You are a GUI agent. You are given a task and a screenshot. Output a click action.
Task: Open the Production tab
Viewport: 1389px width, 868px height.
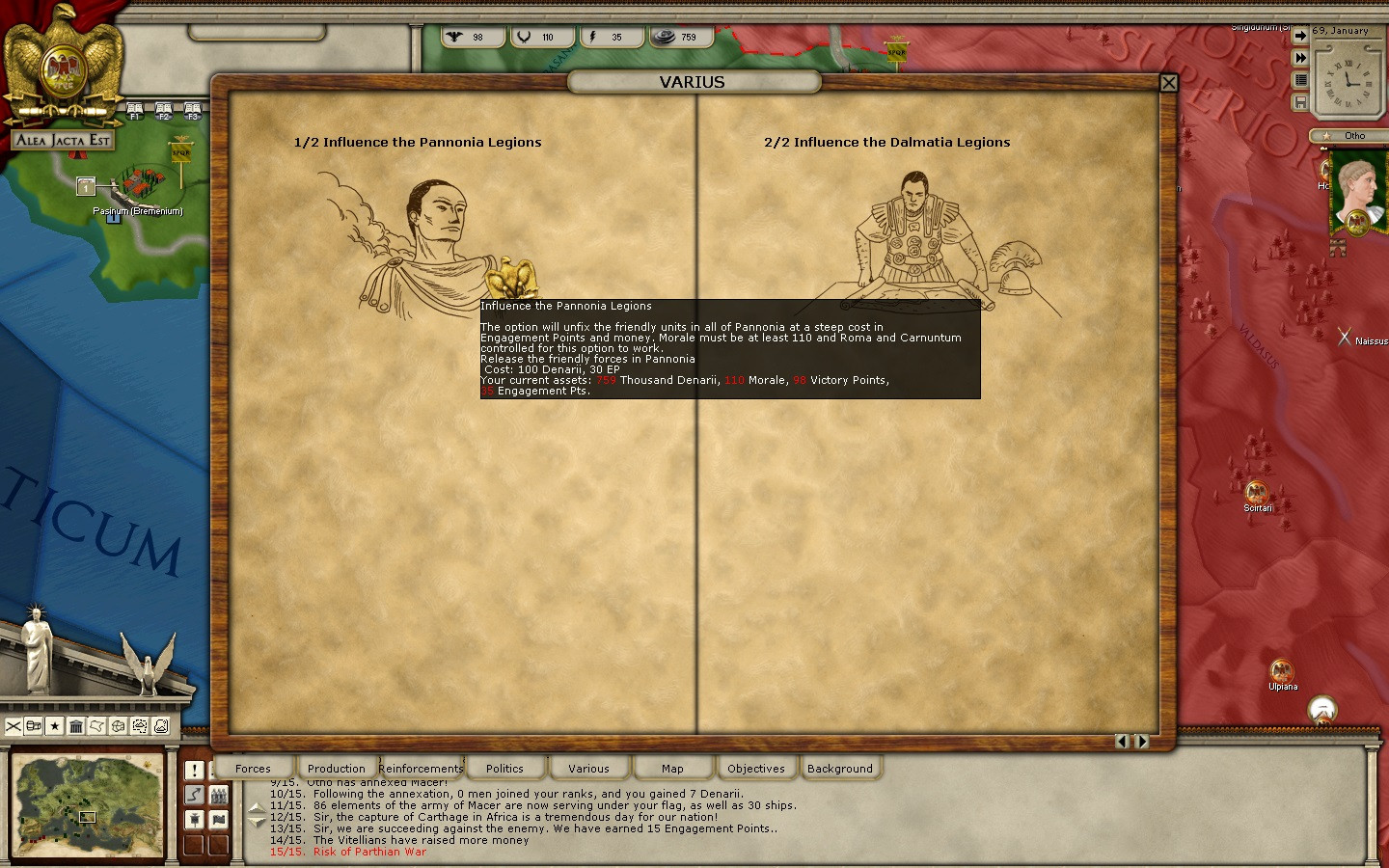[336, 769]
